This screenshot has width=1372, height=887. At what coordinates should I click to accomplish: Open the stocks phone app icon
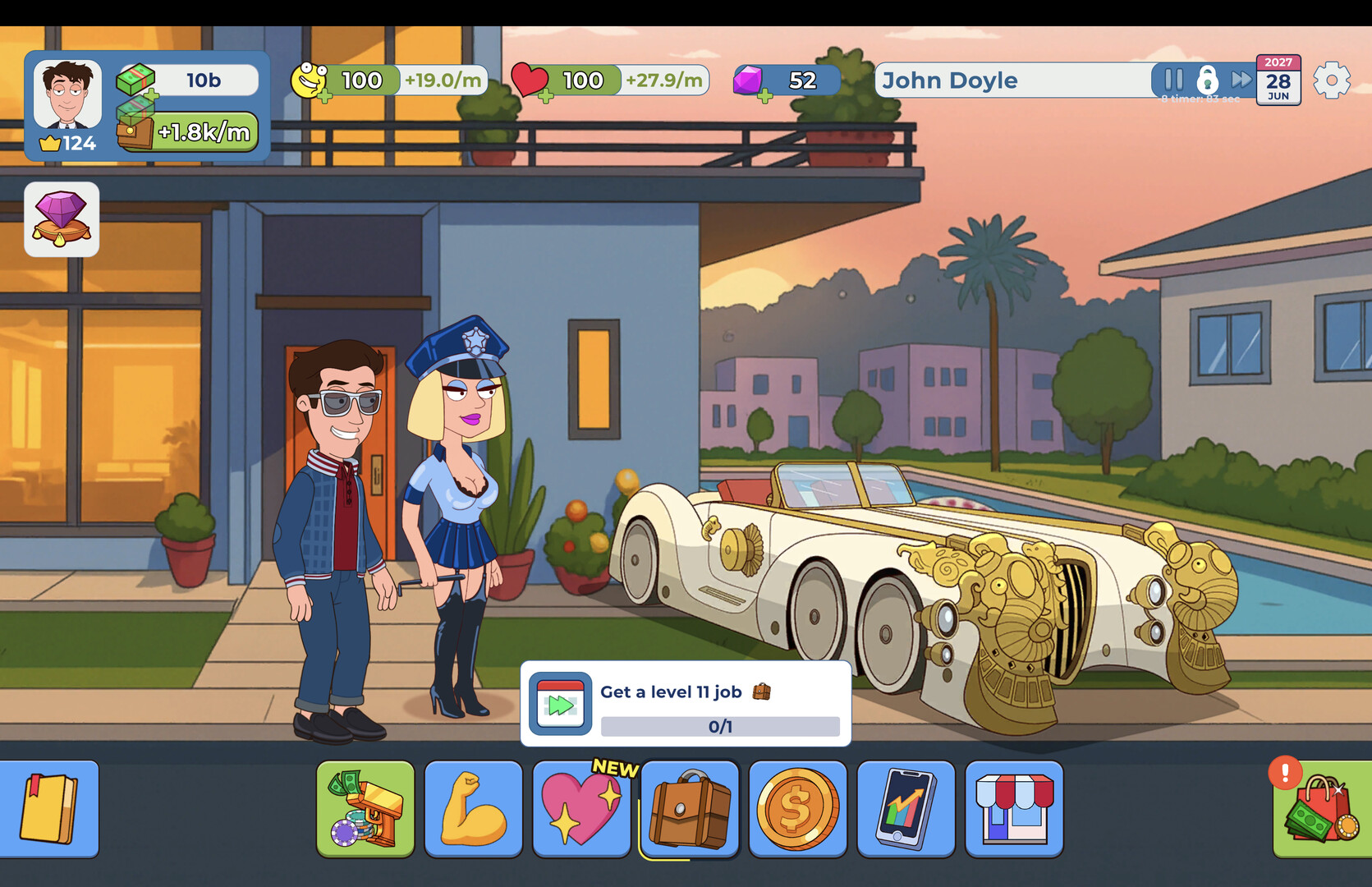pos(906,808)
